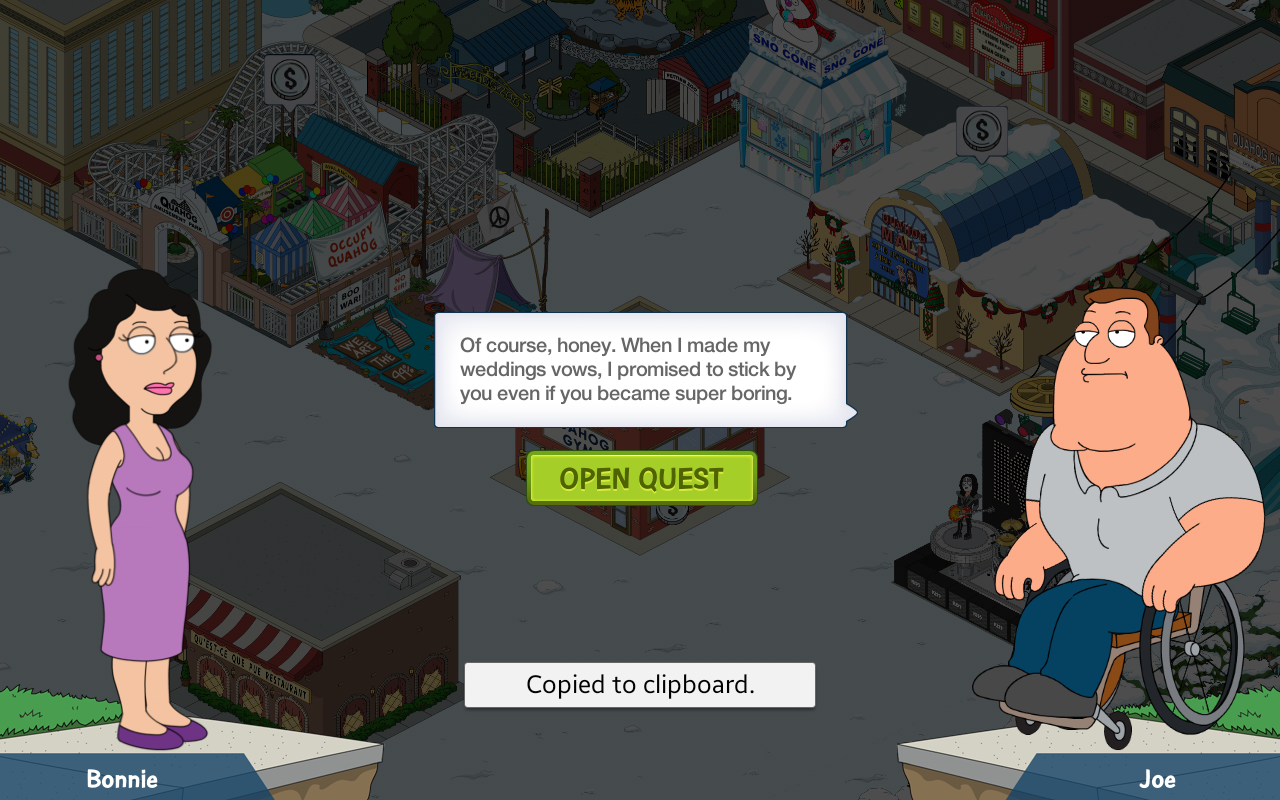Image resolution: width=1280 pixels, height=800 pixels.
Task: Advance Bonnie's dialogue speech bubble
Action: click(640, 370)
